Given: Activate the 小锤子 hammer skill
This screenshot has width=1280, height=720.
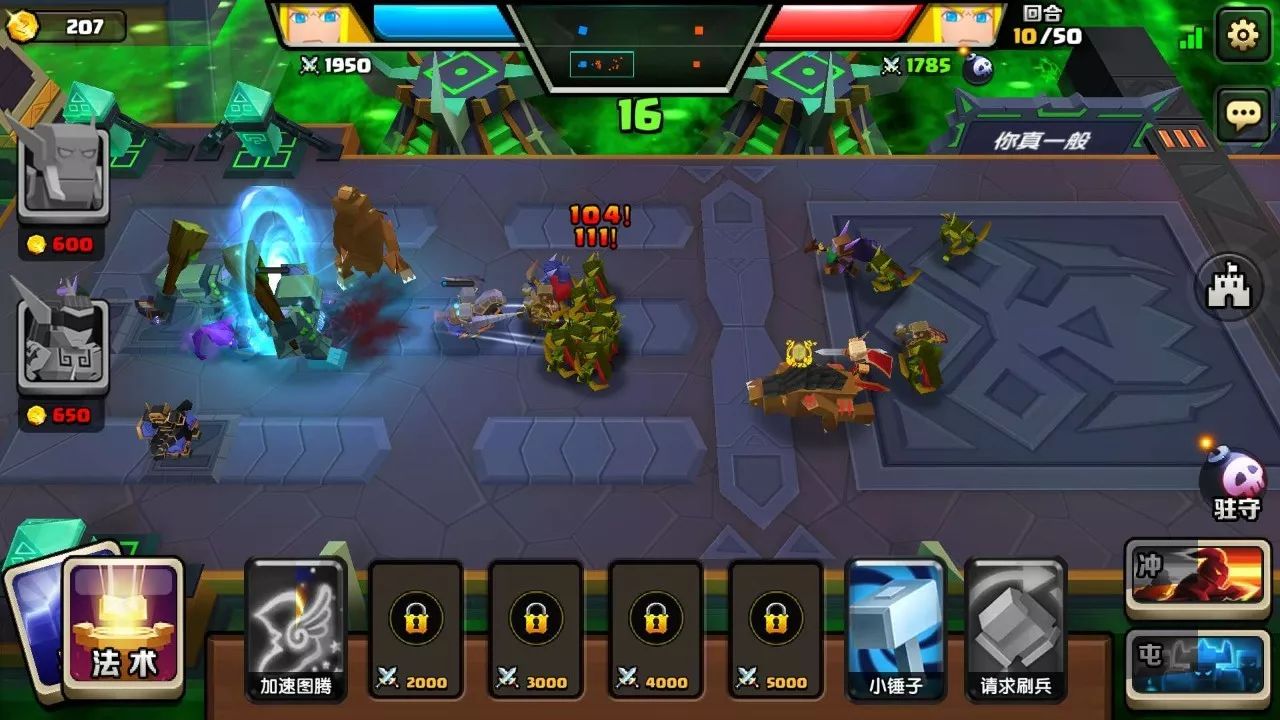Looking at the screenshot, I should [x=895, y=628].
